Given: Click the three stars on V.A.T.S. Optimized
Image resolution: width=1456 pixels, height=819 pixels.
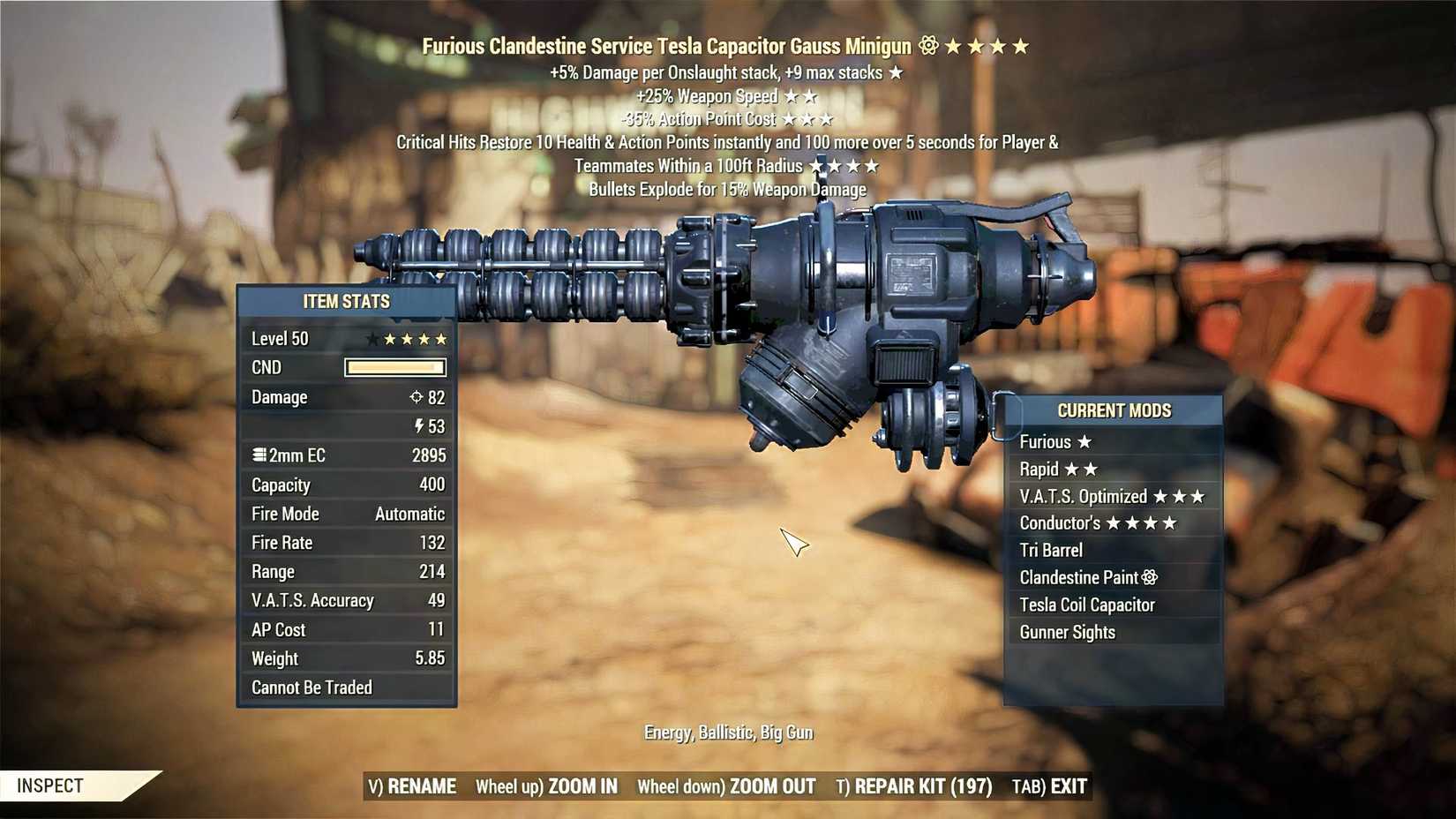Looking at the screenshot, I should [x=1178, y=496].
